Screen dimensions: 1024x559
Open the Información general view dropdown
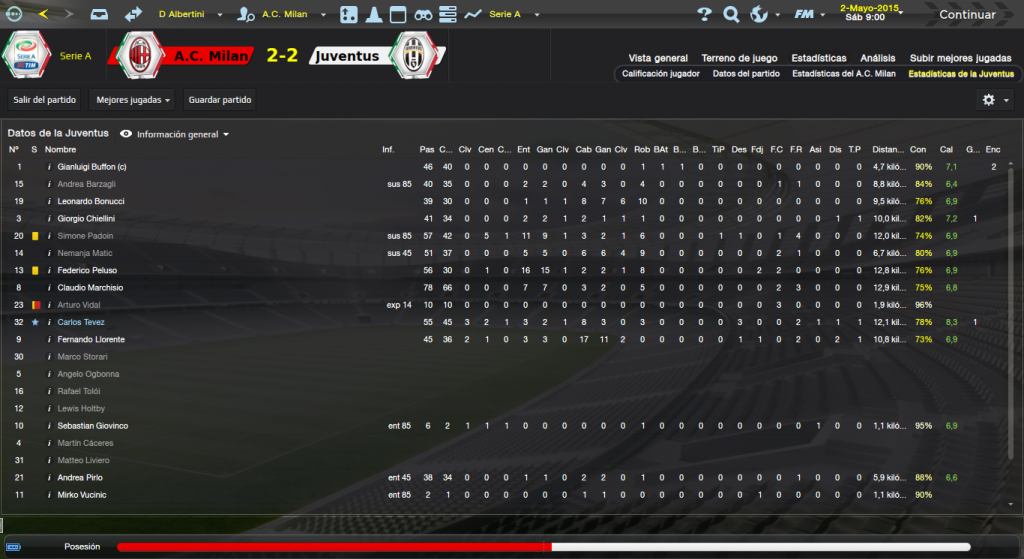click(181, 134)
